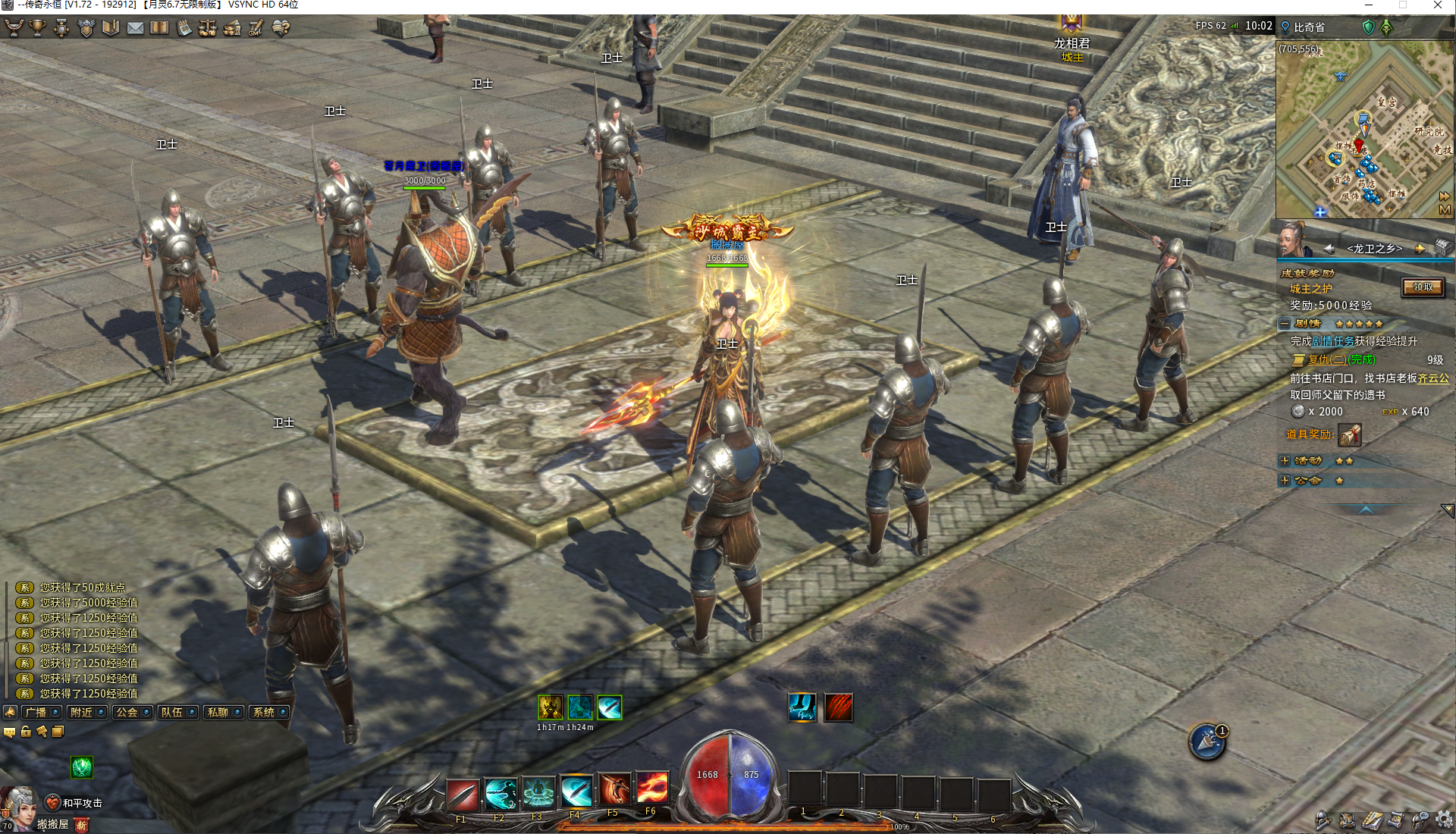
Task: Select the 私聊 private chat channel
Action: click(x=218, y=713)
